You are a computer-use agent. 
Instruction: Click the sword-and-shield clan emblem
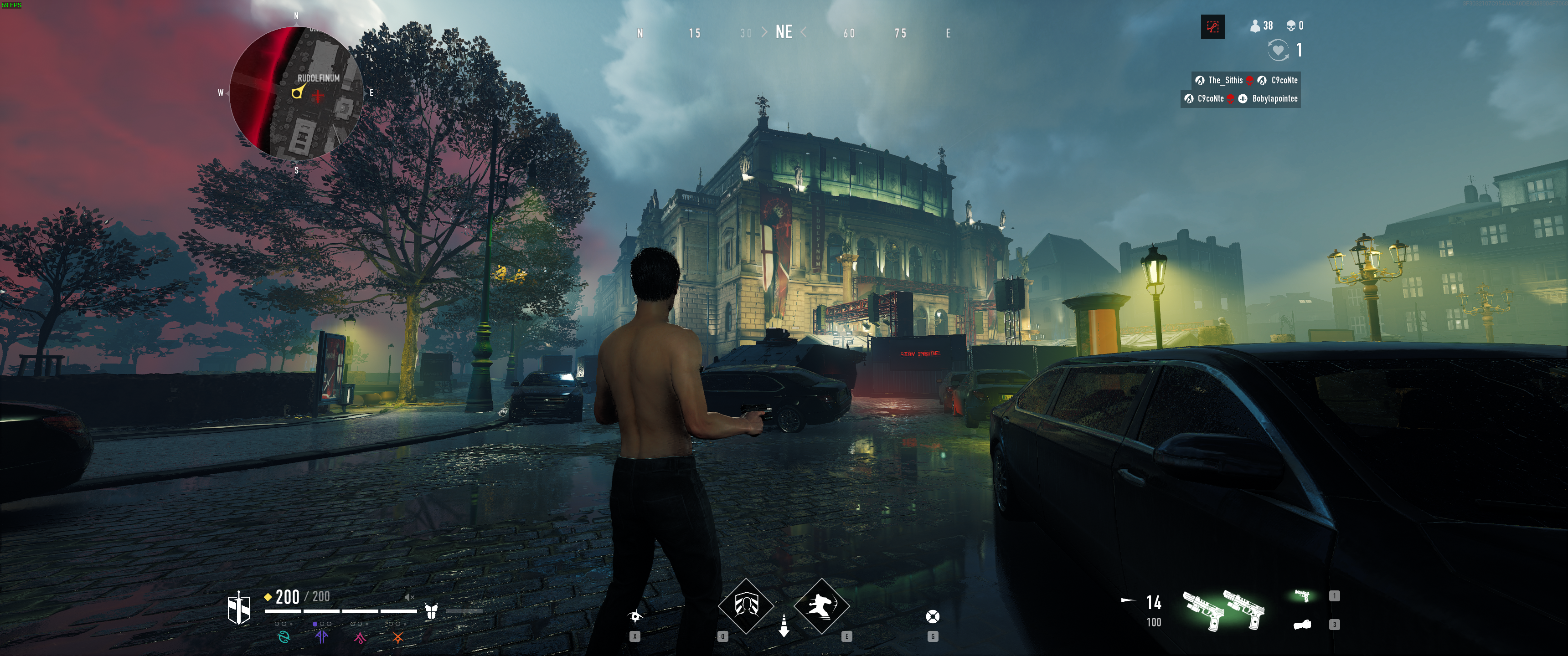coord(238,609)
